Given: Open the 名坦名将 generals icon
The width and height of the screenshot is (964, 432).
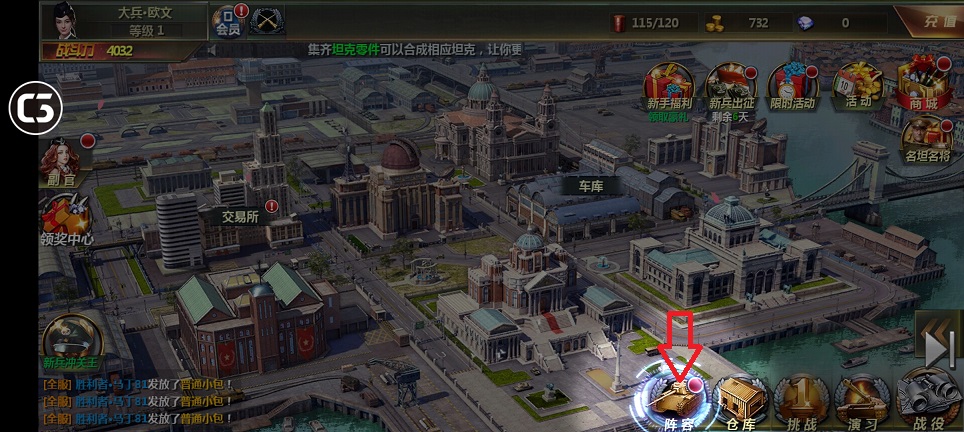Looking at the screenshot, I should tap(924, 139).
